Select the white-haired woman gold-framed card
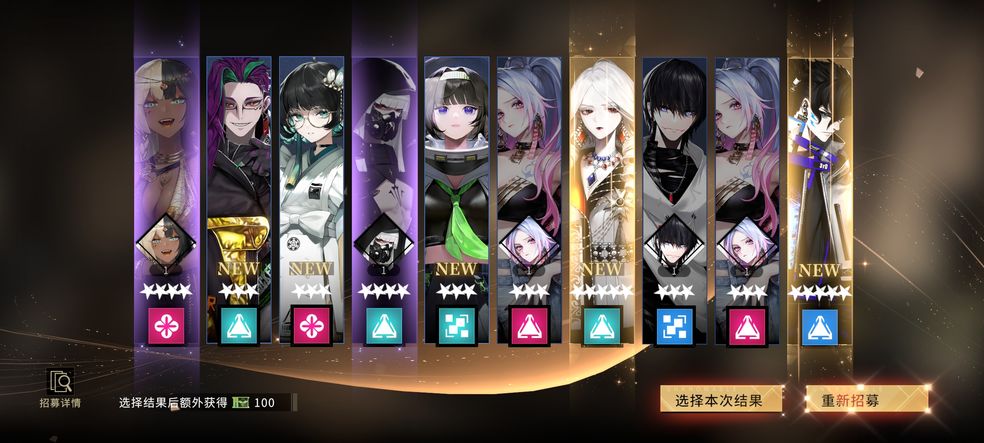The image size is (984, 443). click(604, 180)
